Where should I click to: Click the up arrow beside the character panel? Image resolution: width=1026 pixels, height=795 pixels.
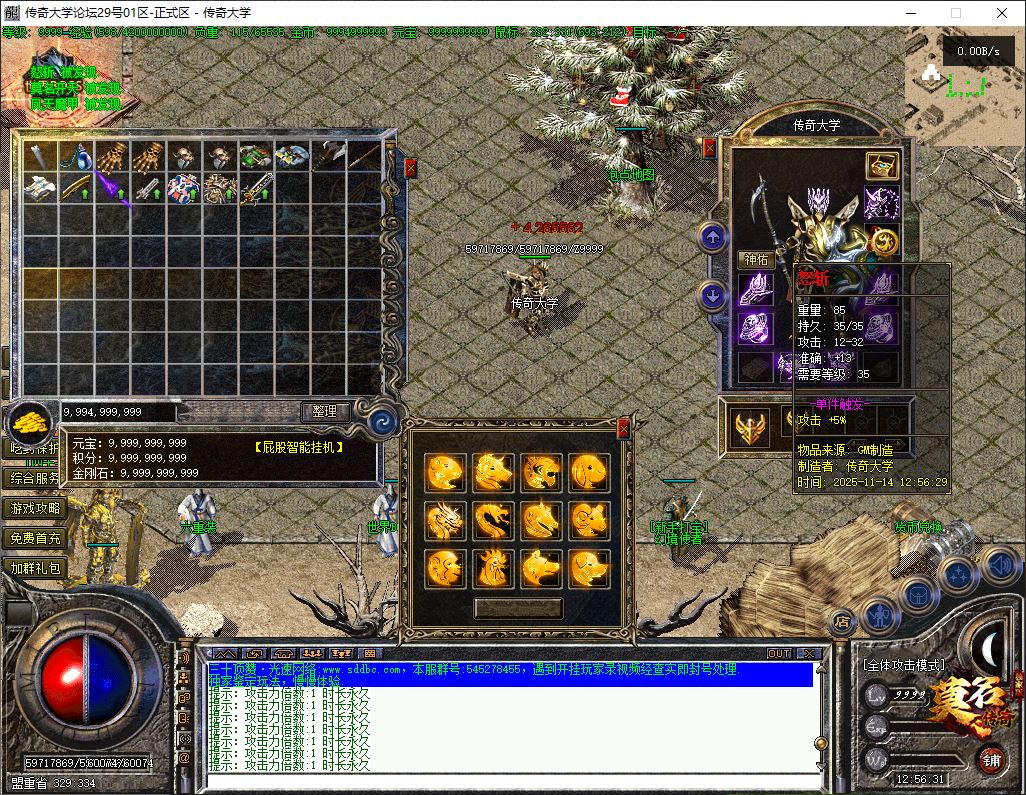[712, 237]
